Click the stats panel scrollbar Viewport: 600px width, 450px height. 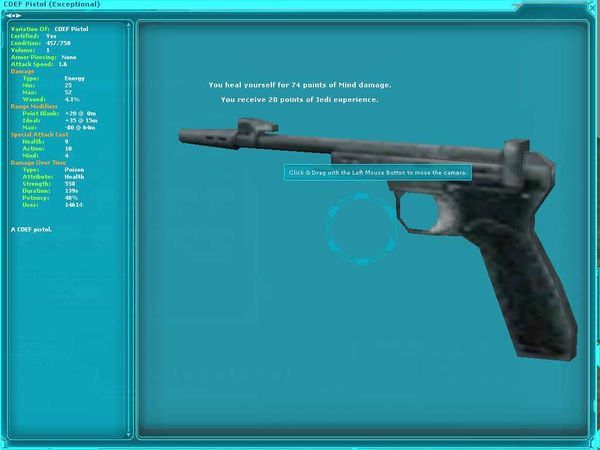point(127,230)
